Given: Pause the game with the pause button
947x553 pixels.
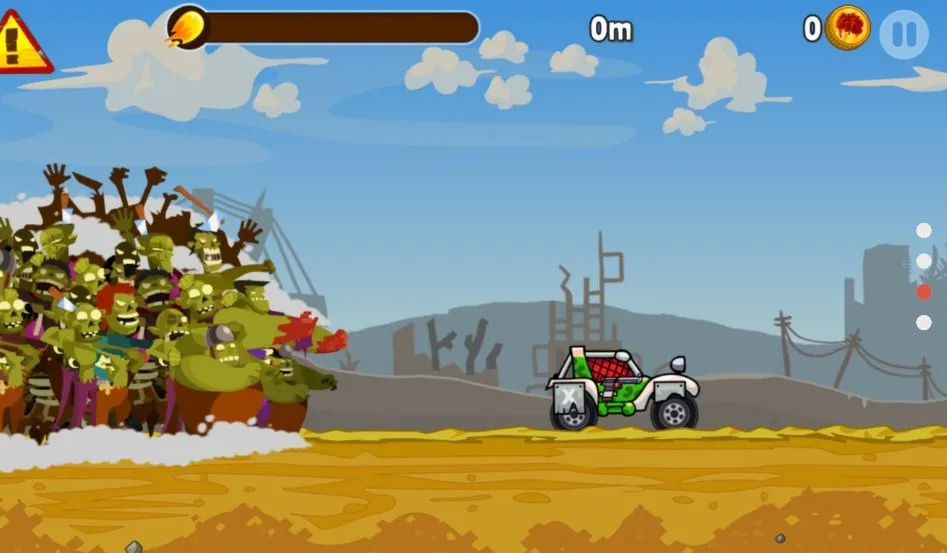Looking at the screenshot, I should pos(904,35).
